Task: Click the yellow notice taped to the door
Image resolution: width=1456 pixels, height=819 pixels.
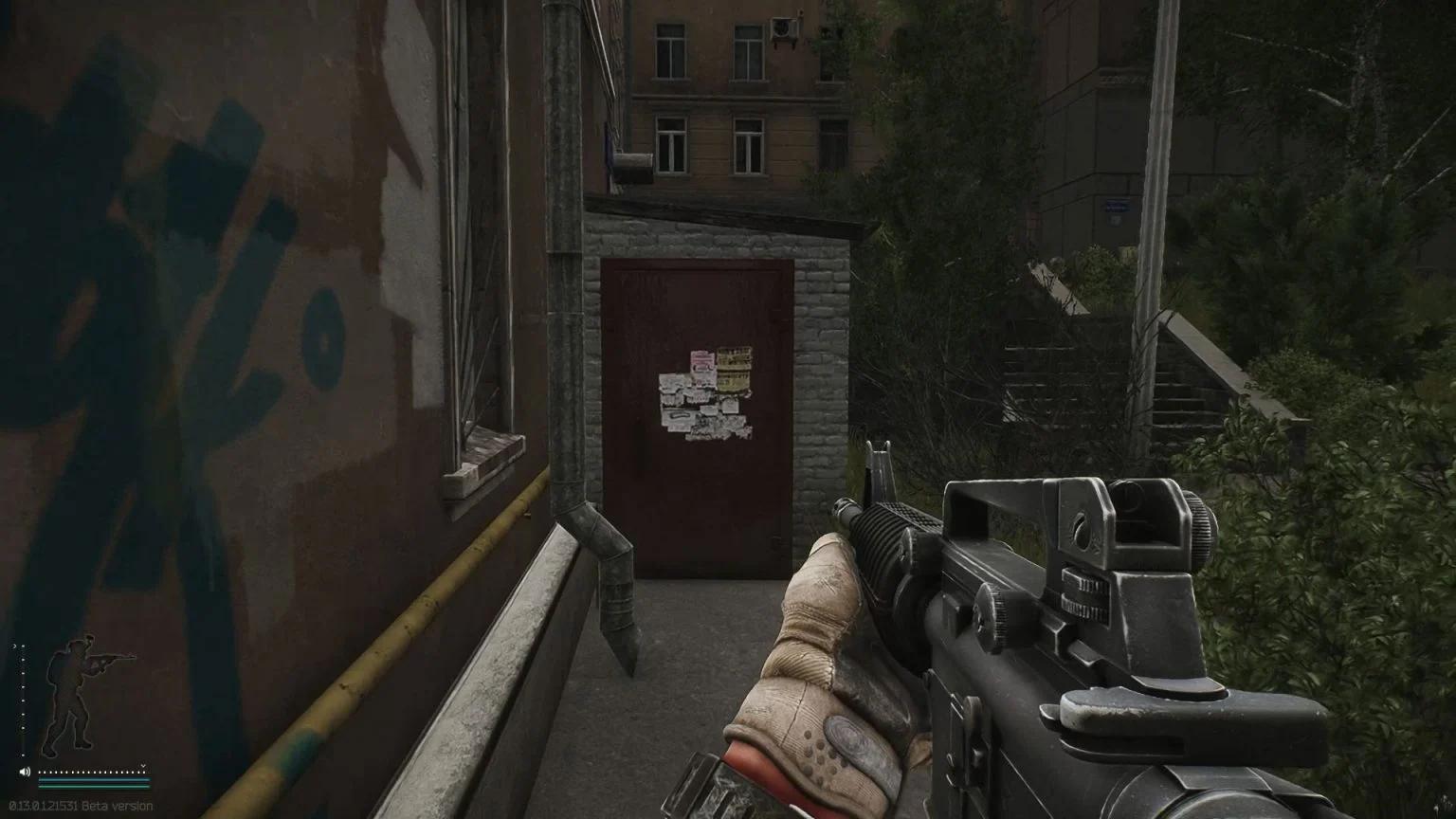Action: (x=734, y=367)
